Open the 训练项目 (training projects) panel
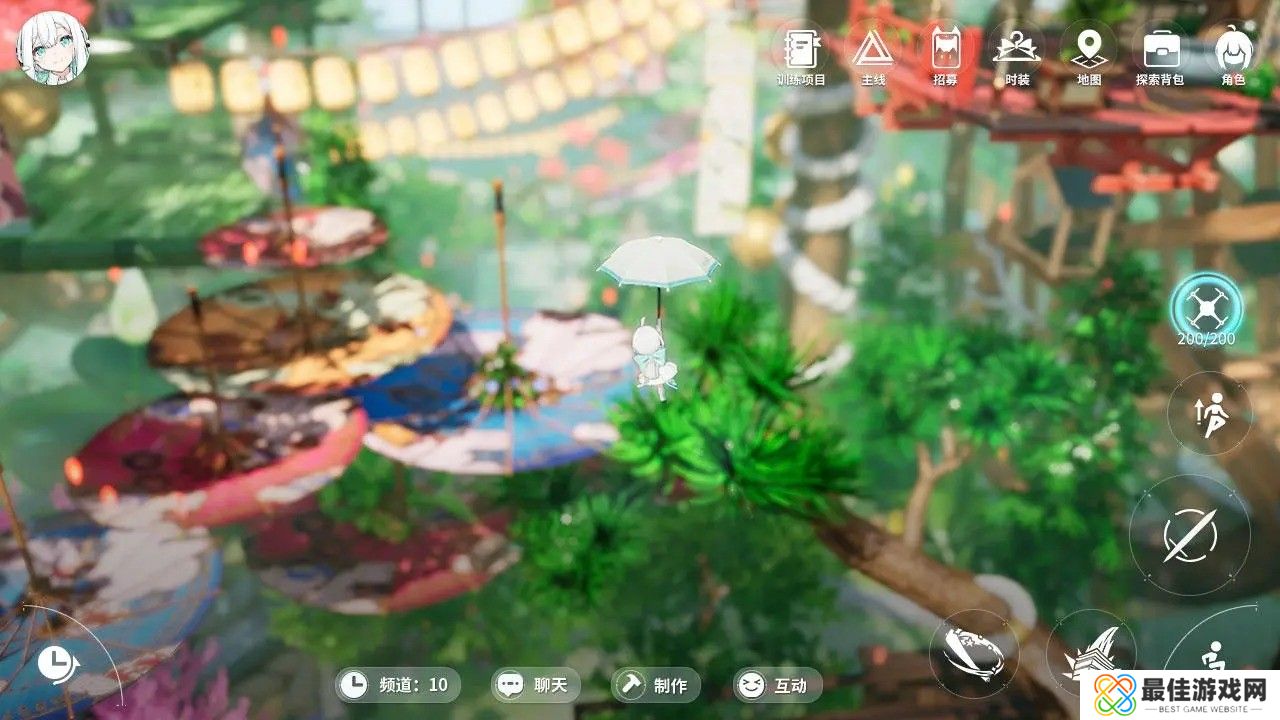Image resolution: width=1280 pixels, height=720 pixels. [800, 50]
